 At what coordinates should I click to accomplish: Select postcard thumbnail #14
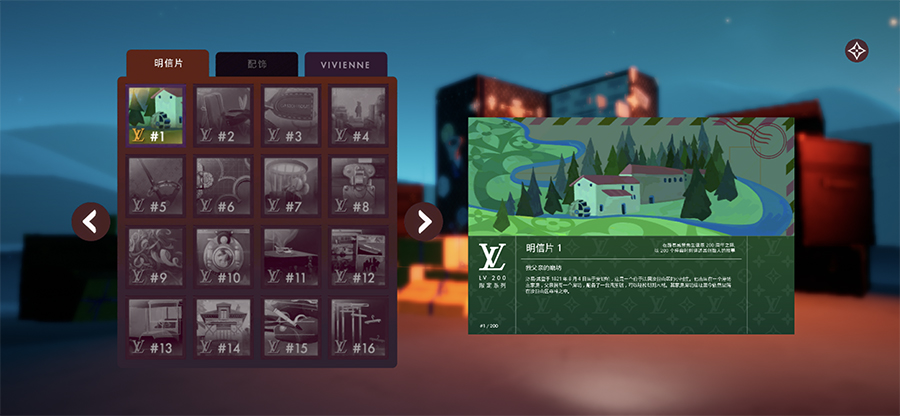click(x=223, y=328)
